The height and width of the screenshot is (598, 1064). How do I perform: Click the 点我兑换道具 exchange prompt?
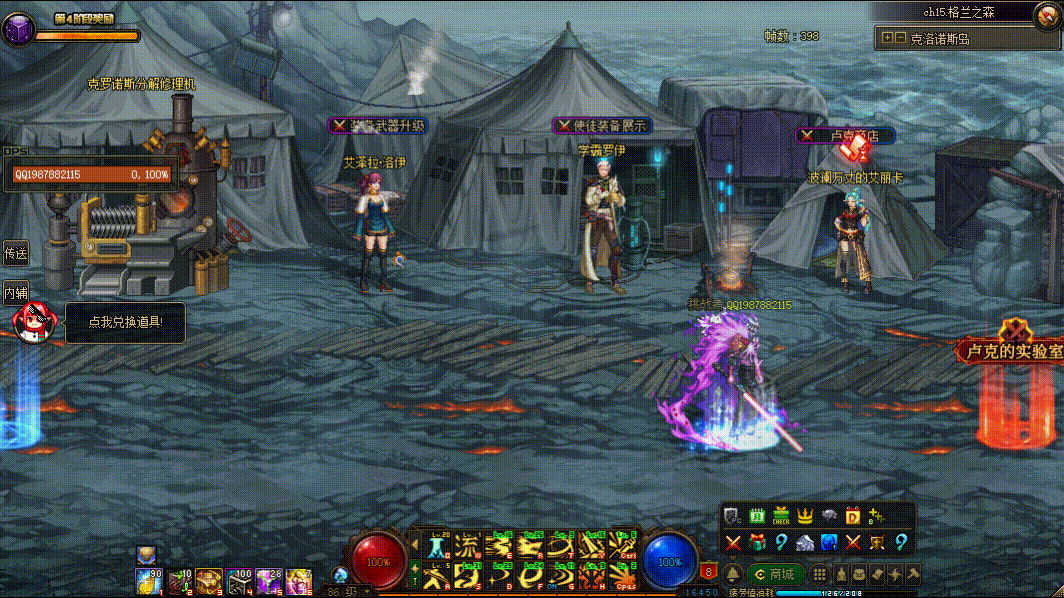pyautogui.click(x=125, y=323)
